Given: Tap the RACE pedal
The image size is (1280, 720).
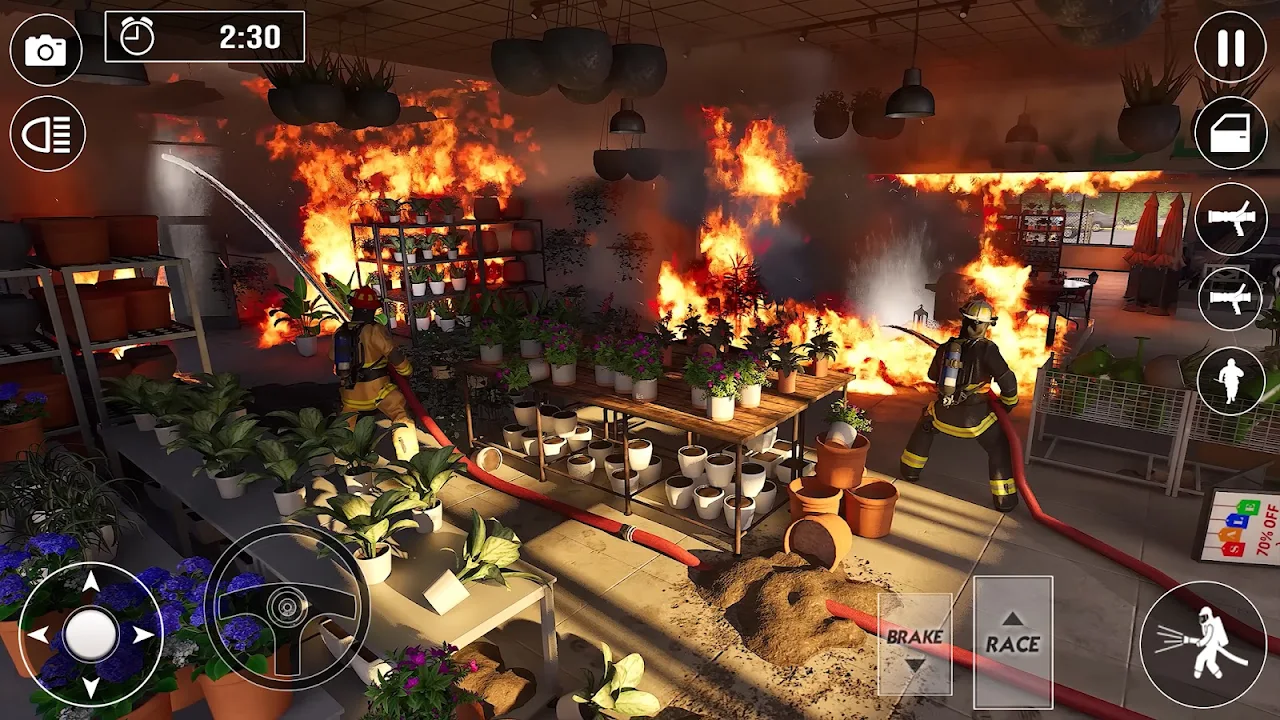Looking at the screenshot, I should click(x=1012, y=636).
